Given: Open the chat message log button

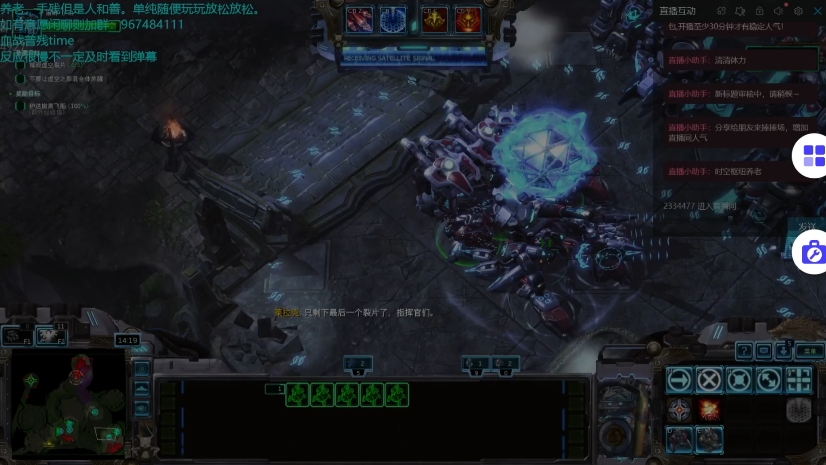Looking at the screenshot, I should pyautogui.click(x=764, y=351).
